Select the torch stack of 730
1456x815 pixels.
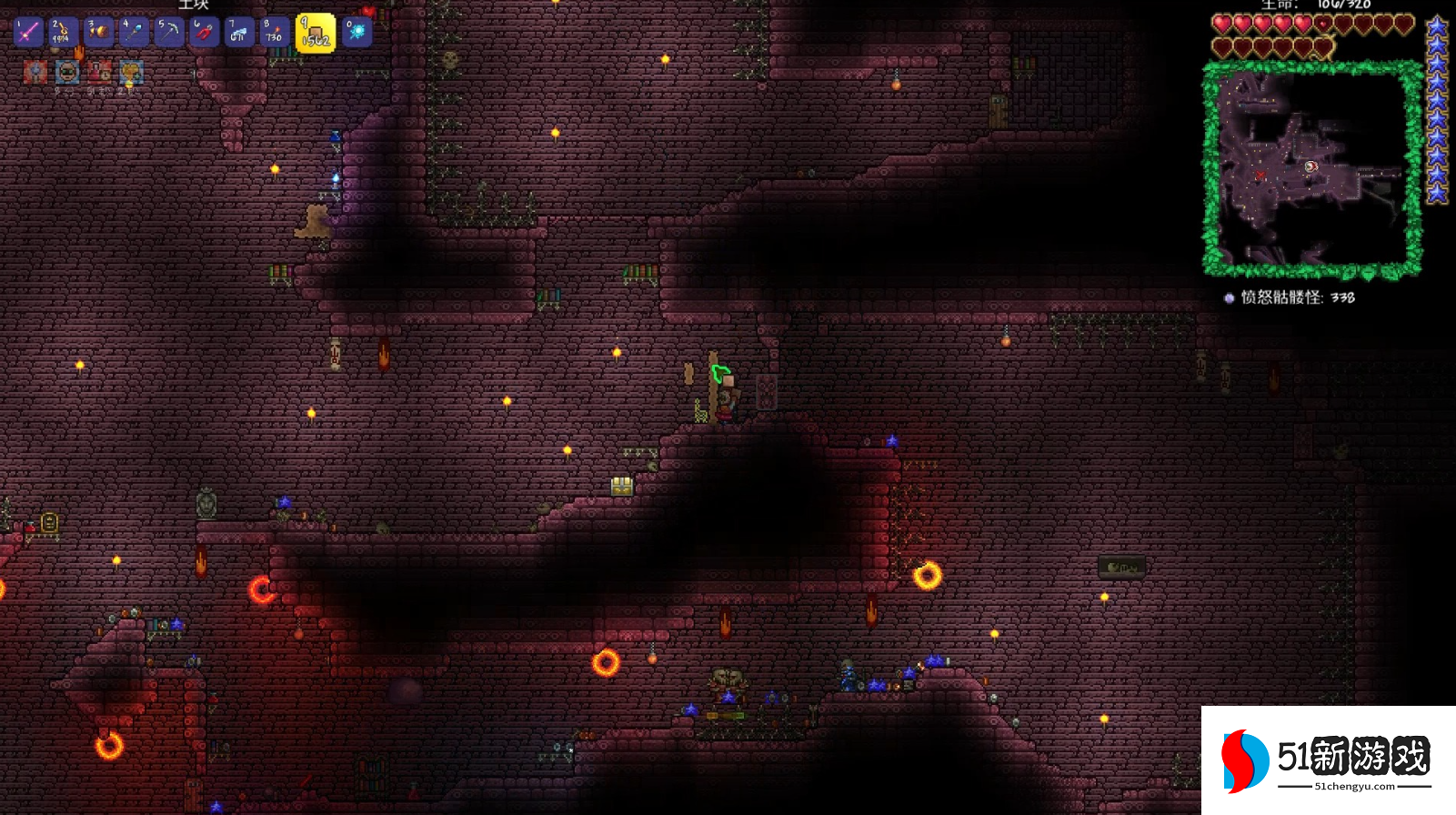click(274, 33)
